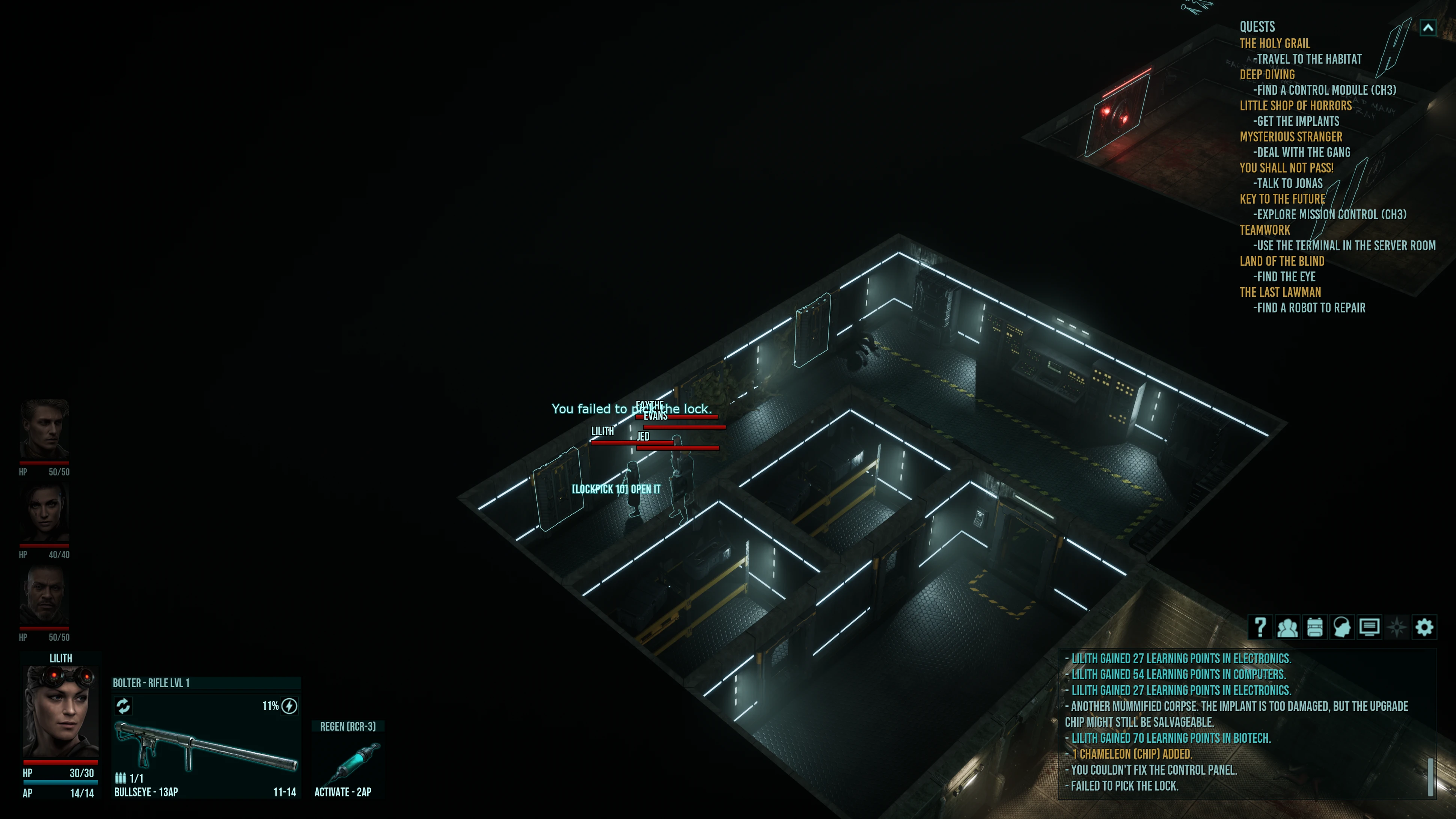This screenshot has height=819, width=1456.
Task: Select the dark-haired woman party portrait
Action: point(44,513)
